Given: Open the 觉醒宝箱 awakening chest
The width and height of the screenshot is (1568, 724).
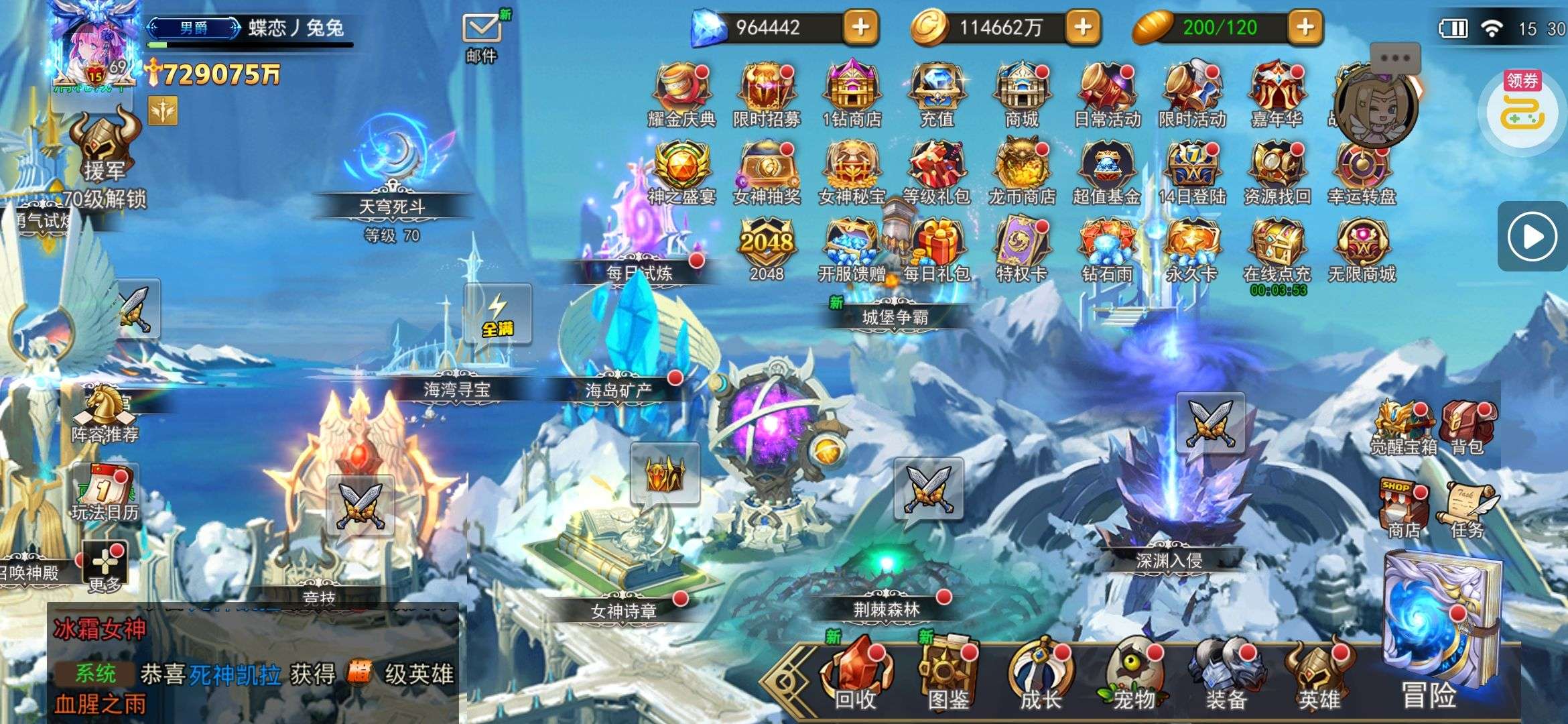Looking at the screenshot, I should (x=1402, y=428).
